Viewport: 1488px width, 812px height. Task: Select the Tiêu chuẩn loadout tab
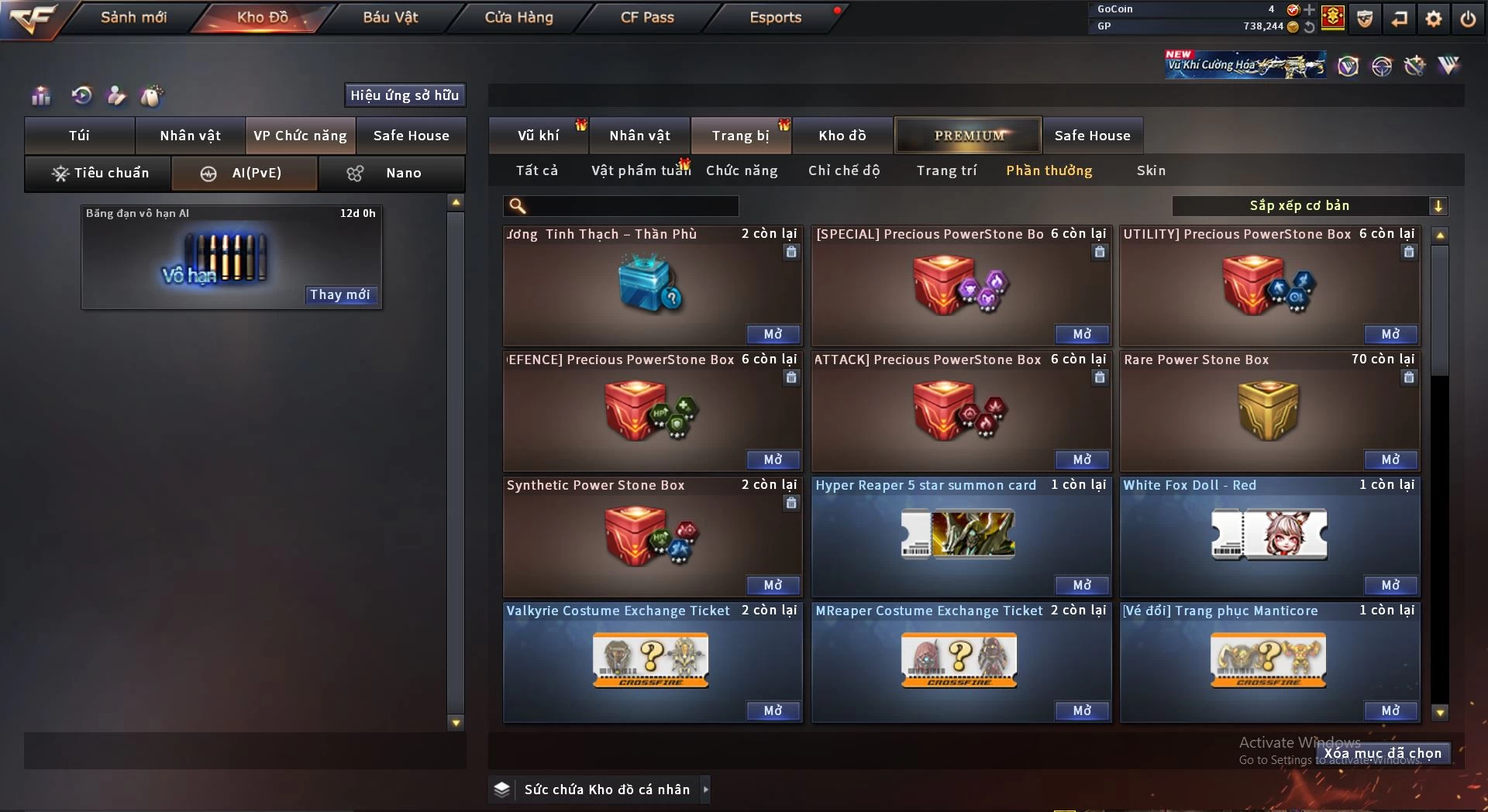pyautogui.click(x=99, y=173)
